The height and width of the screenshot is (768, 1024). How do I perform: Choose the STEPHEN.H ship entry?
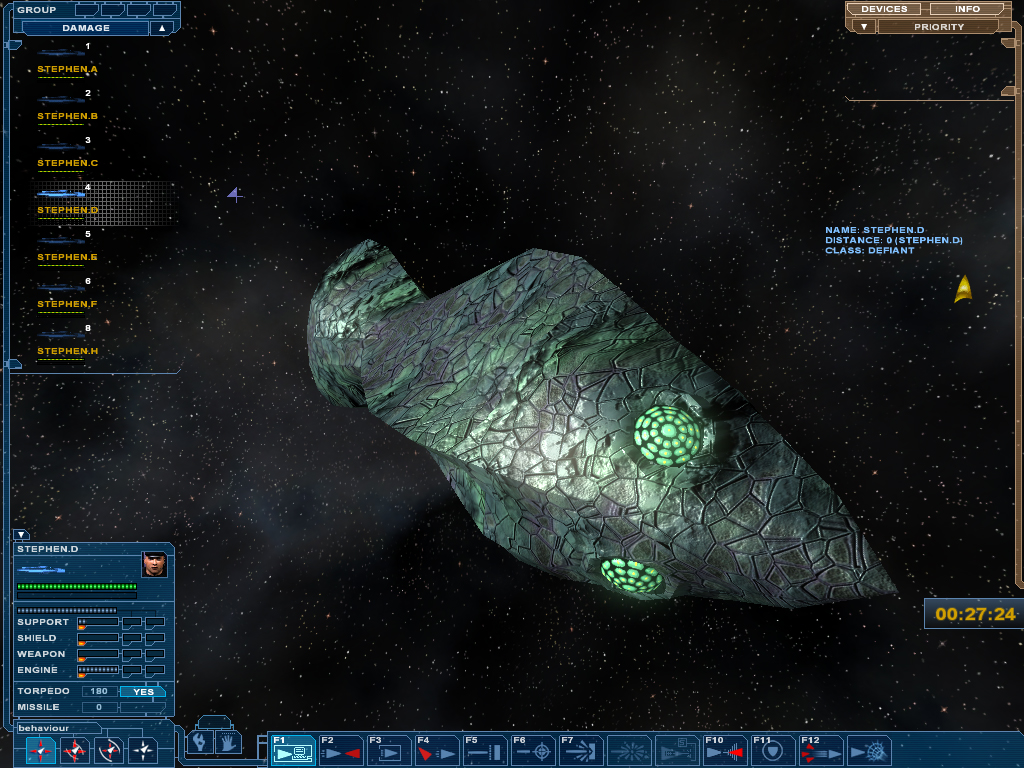tap(67, 351)
